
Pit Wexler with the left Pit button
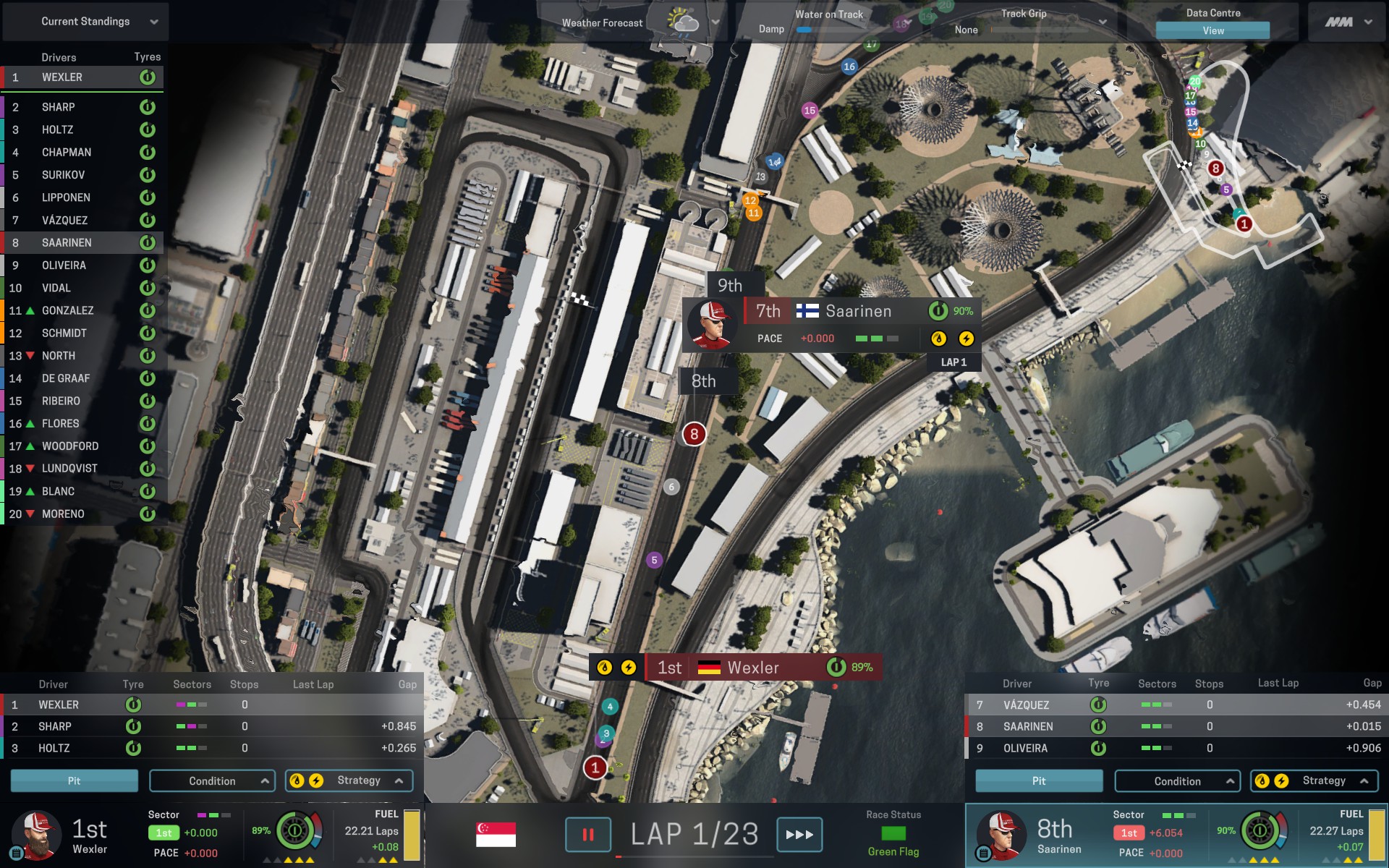[74, 781]
